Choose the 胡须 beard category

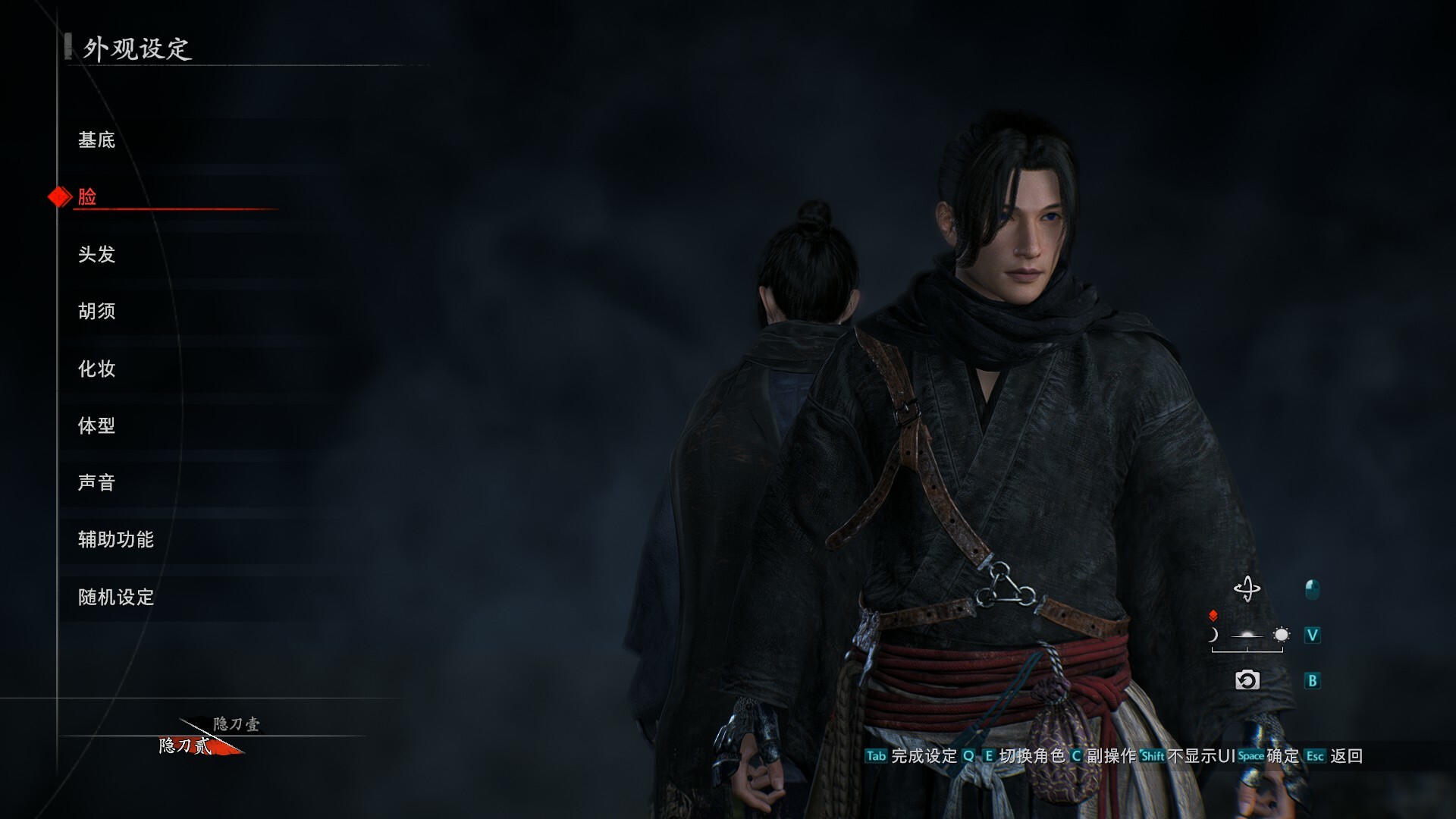(x=97, y=311)
